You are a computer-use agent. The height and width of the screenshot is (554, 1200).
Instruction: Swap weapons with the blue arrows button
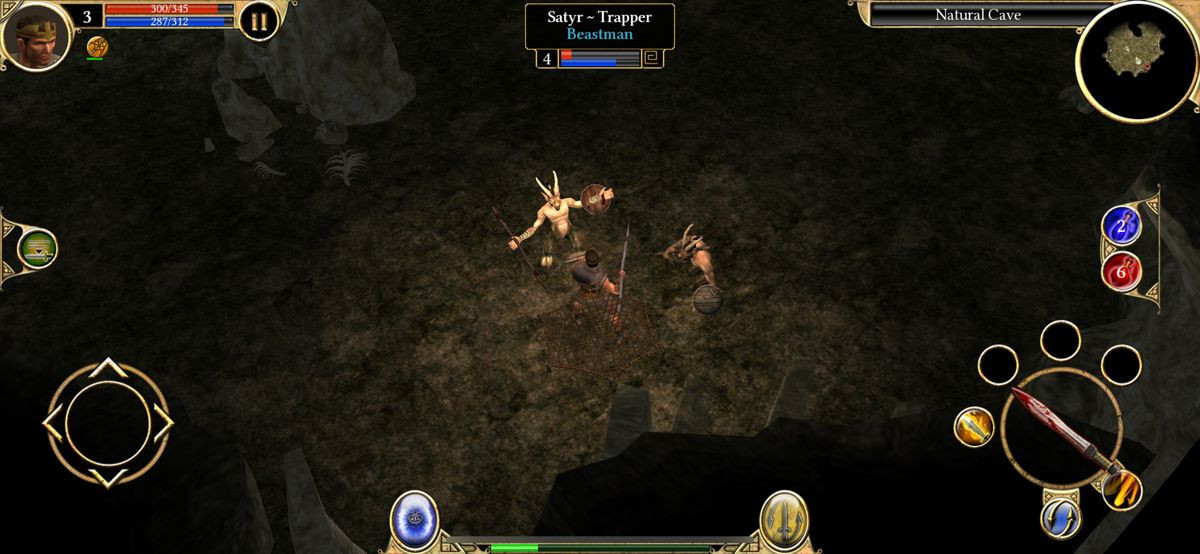[1059, 517]
